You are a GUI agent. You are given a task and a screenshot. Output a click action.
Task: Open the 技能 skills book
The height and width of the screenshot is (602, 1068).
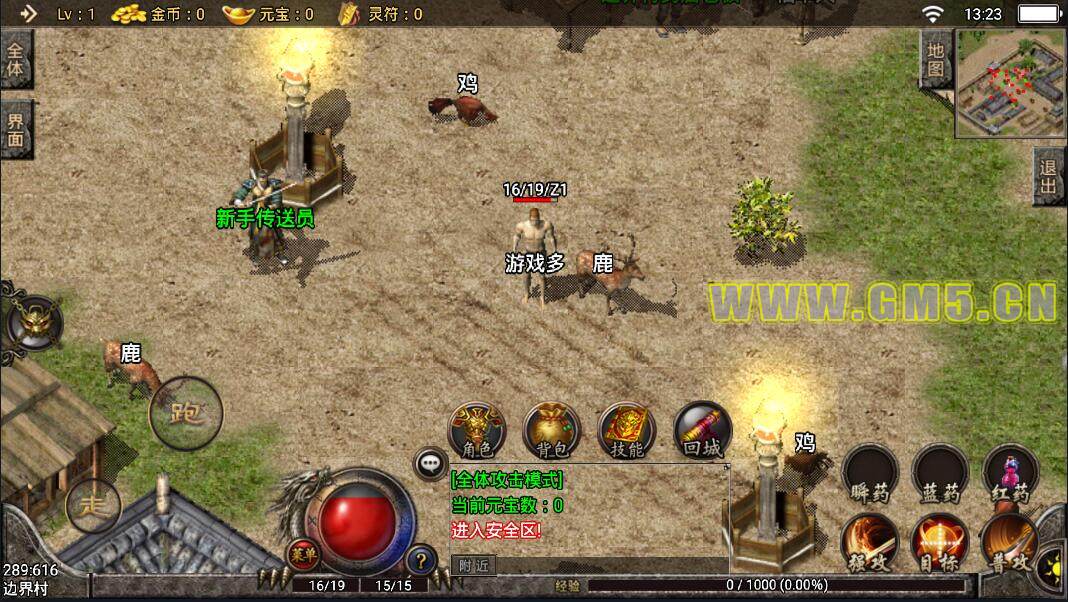pyautogui.click(x=626, y=431)
